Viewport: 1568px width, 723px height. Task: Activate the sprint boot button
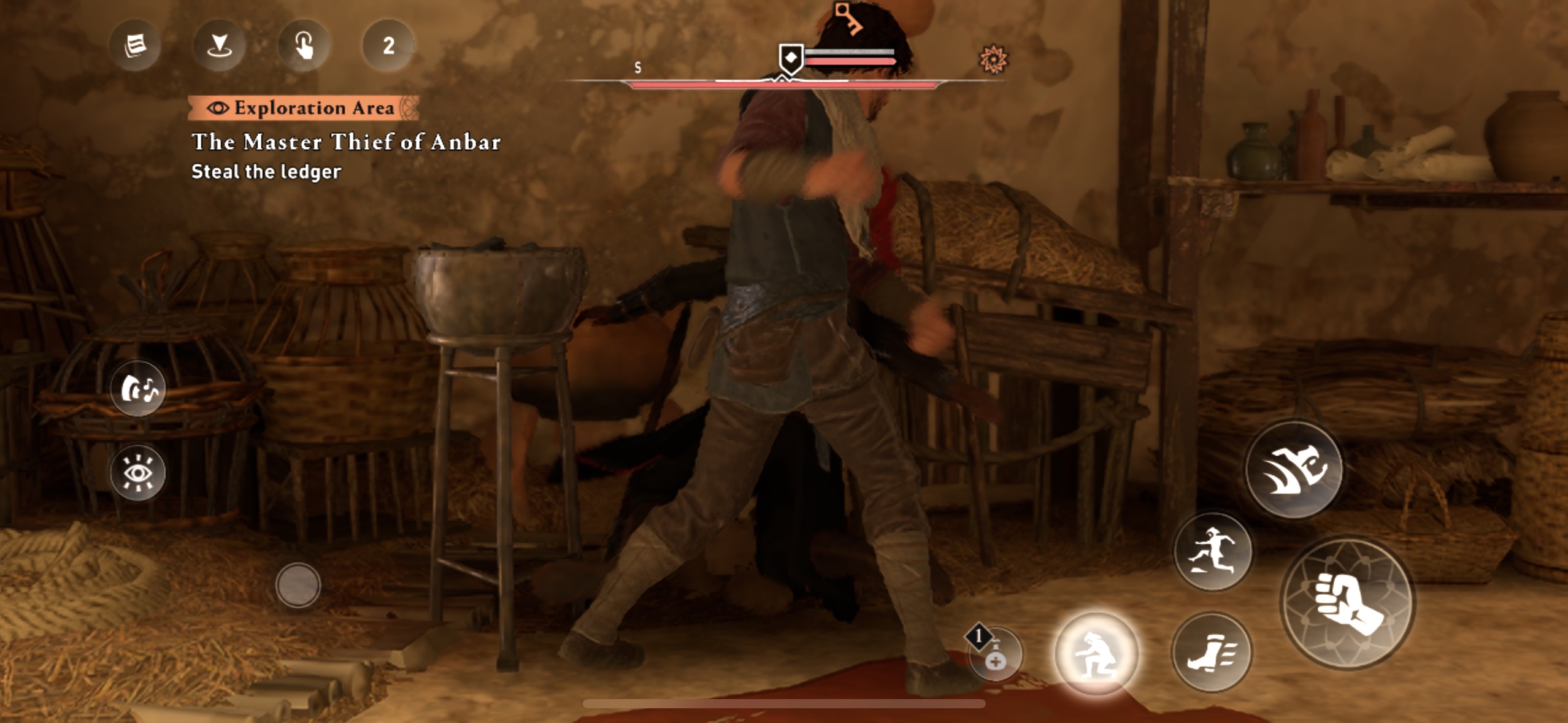click(x=1212, y=652)
